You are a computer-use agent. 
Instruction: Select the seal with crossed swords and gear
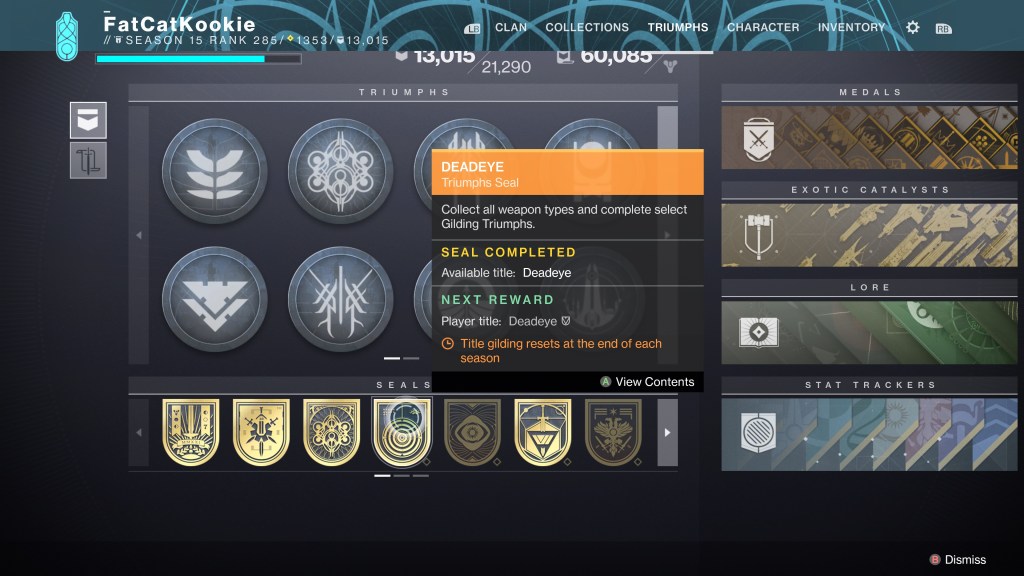(262, 431)
